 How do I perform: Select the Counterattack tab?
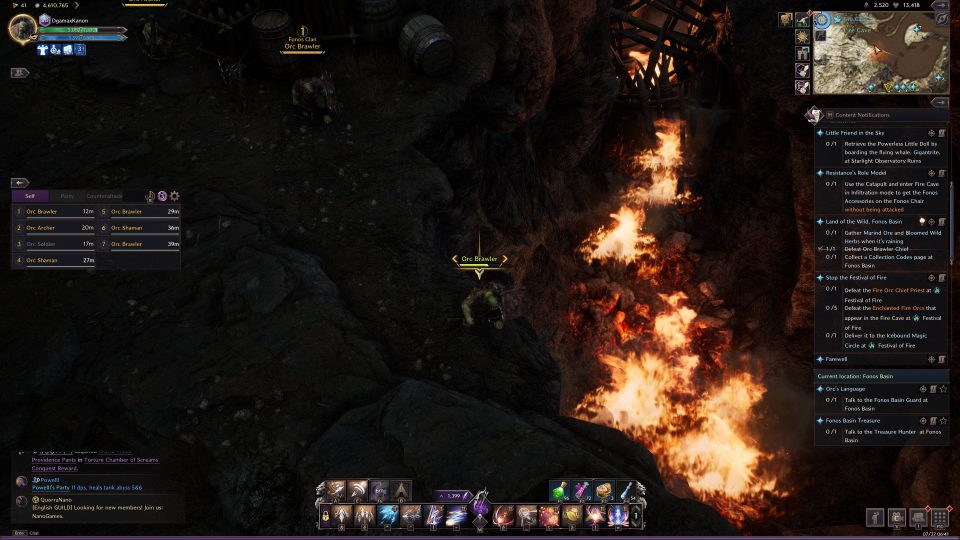[104, 196]
